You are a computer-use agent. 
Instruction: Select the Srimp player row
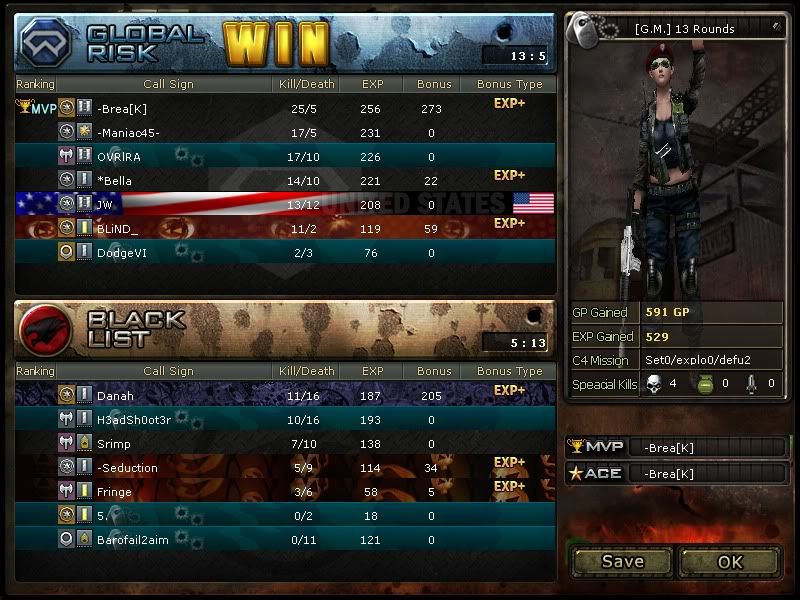click(114, 444)
